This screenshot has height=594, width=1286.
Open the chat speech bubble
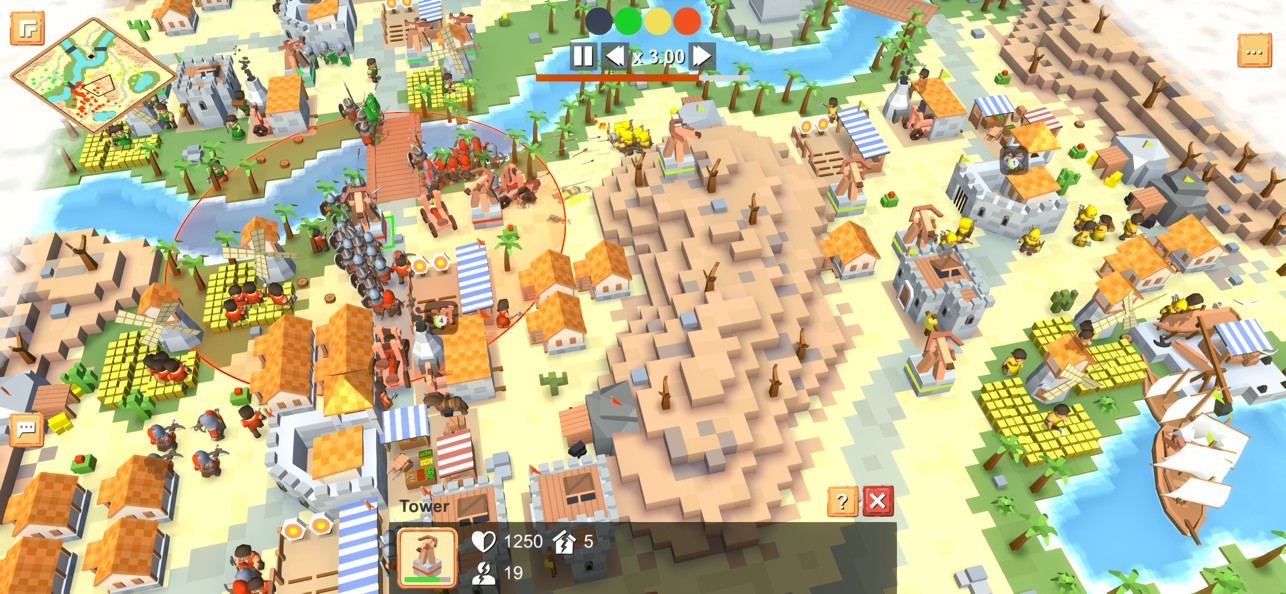click(26, 429)
